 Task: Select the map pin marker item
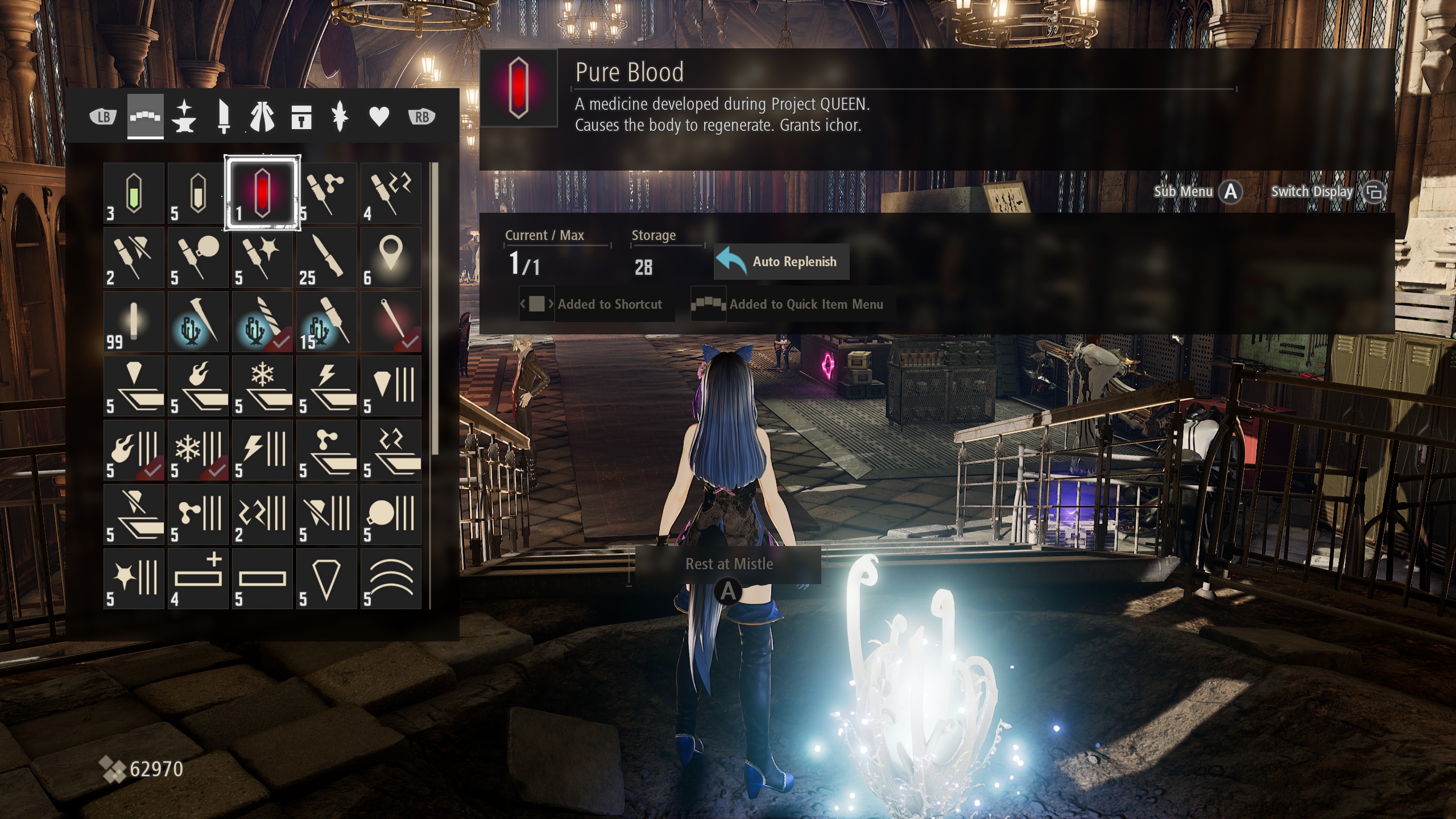391,258
